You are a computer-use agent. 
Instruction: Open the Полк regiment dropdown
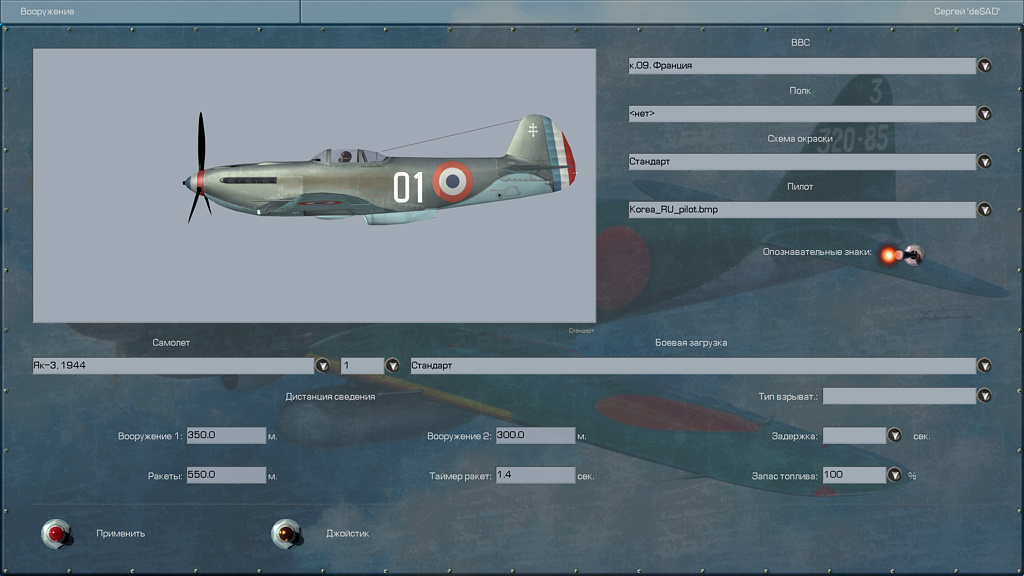point(984,114)
